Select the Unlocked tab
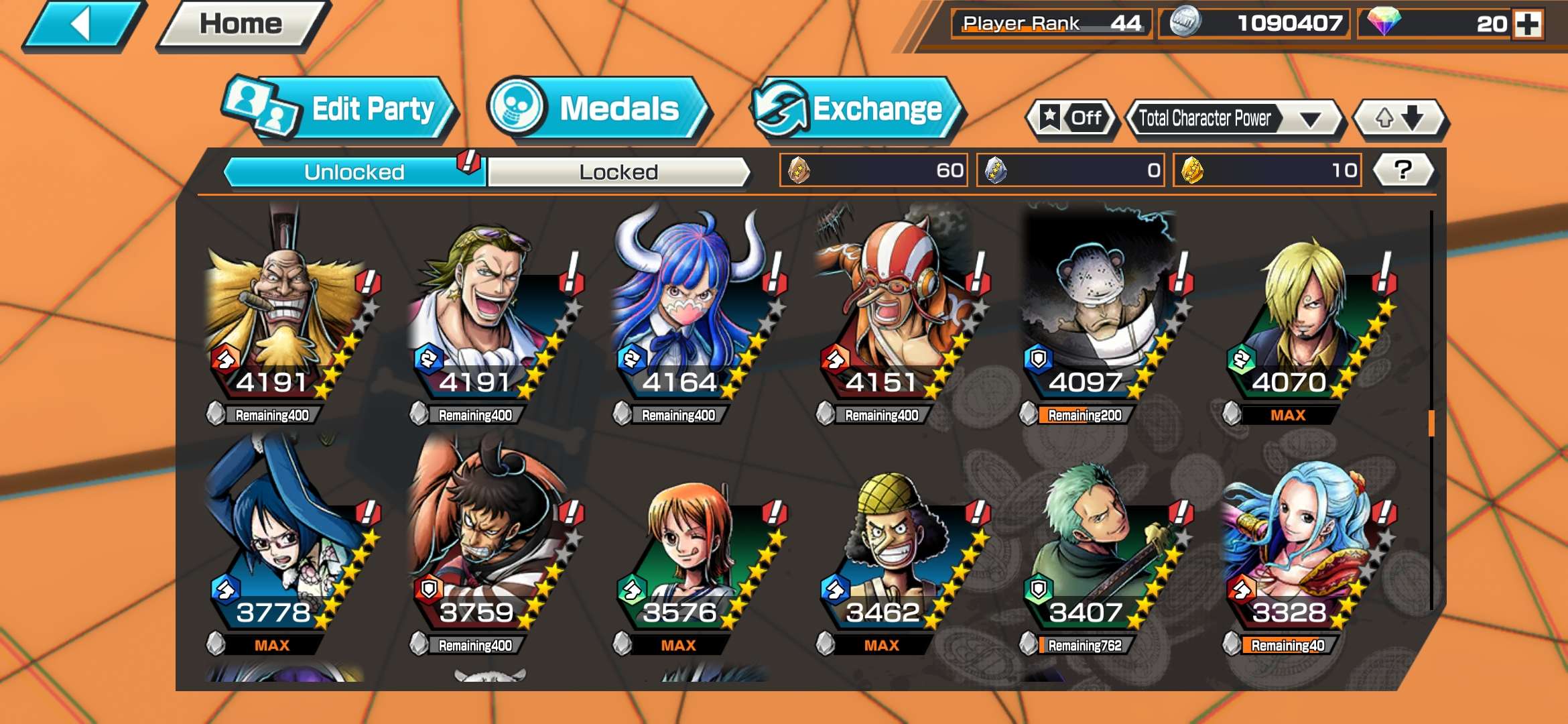 click(x=354, y=170)
